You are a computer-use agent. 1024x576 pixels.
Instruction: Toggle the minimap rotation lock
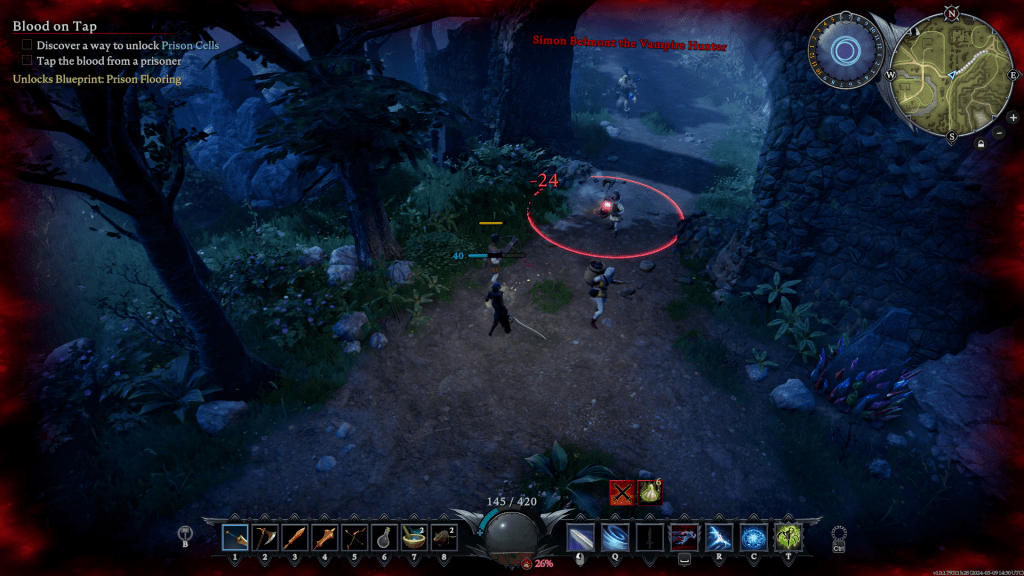(x=982, y=144)
